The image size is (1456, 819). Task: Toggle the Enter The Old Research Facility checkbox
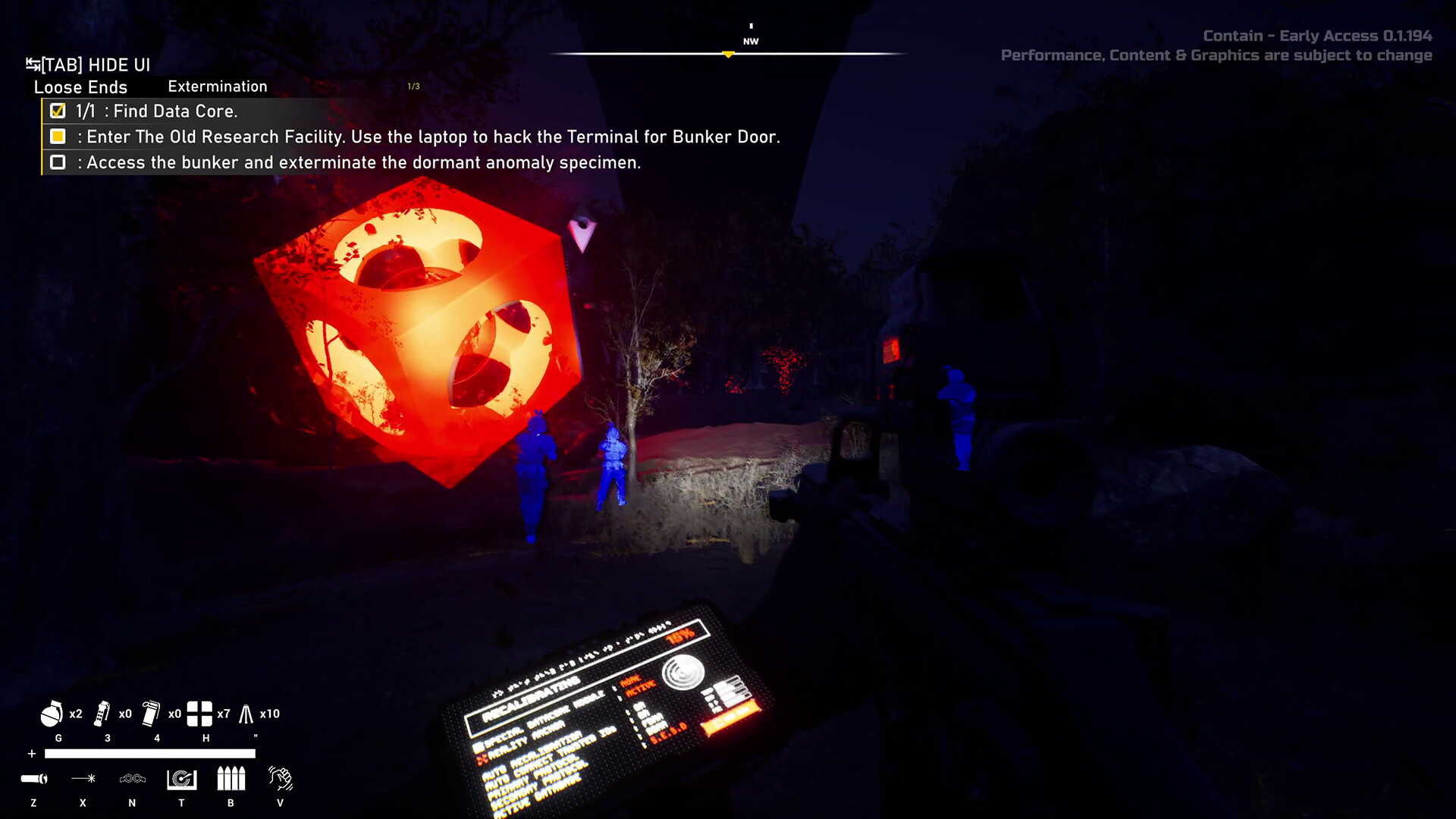coord(58,137)
